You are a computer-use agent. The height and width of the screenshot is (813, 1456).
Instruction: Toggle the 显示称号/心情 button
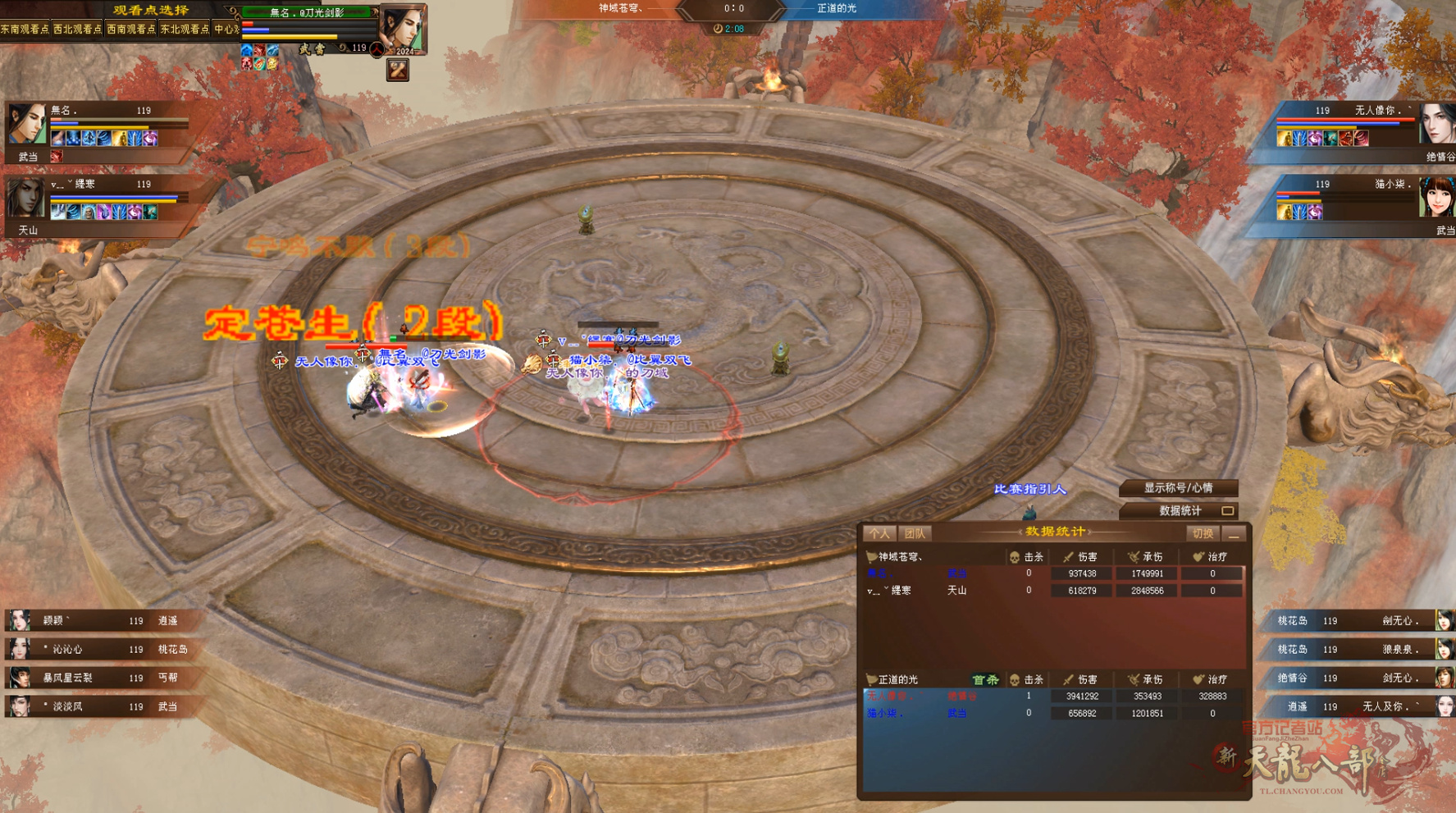(x=1178, y=488)
